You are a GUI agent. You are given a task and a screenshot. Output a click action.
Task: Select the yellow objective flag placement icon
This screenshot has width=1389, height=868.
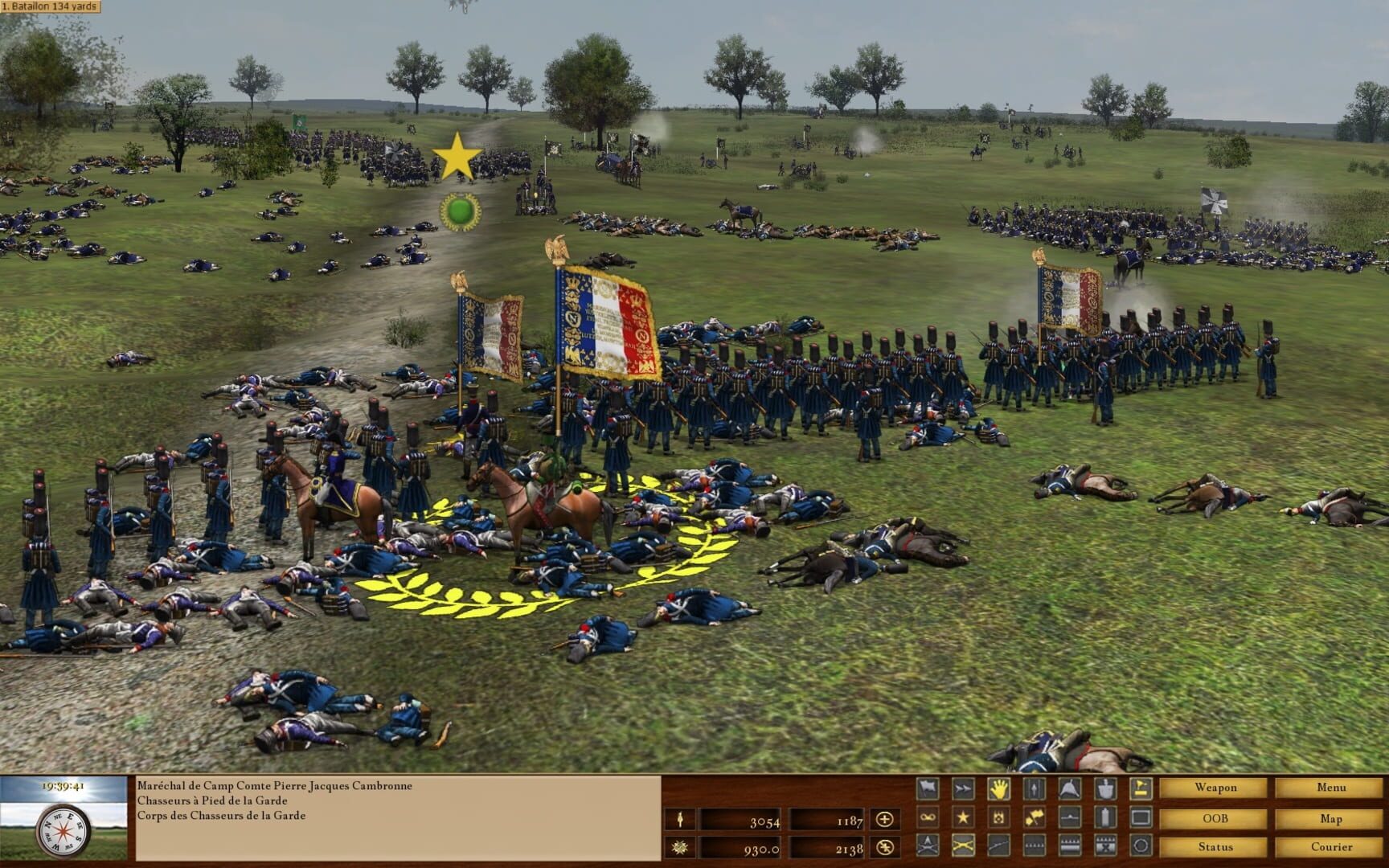[x=1139, y=788]
